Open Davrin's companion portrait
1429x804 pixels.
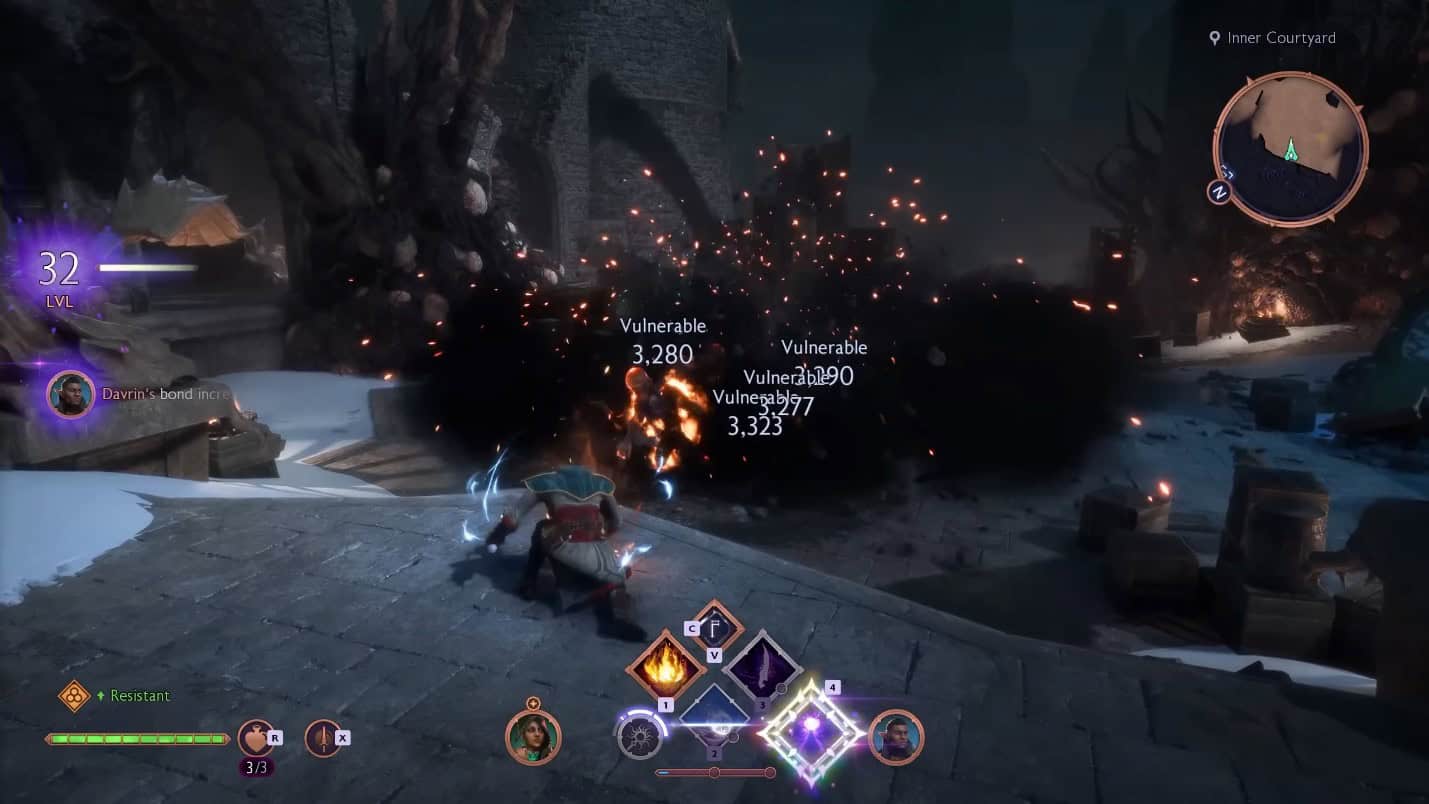point(896,738)
